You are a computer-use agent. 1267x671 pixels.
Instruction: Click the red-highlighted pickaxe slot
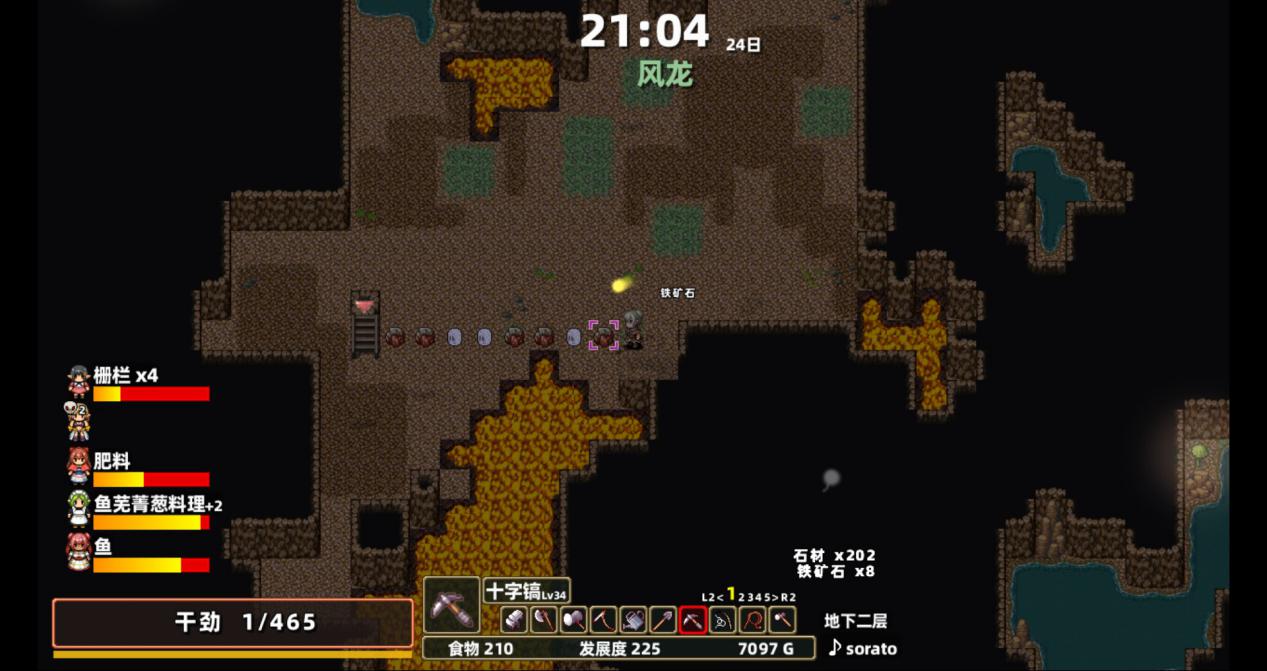point(693,620)
